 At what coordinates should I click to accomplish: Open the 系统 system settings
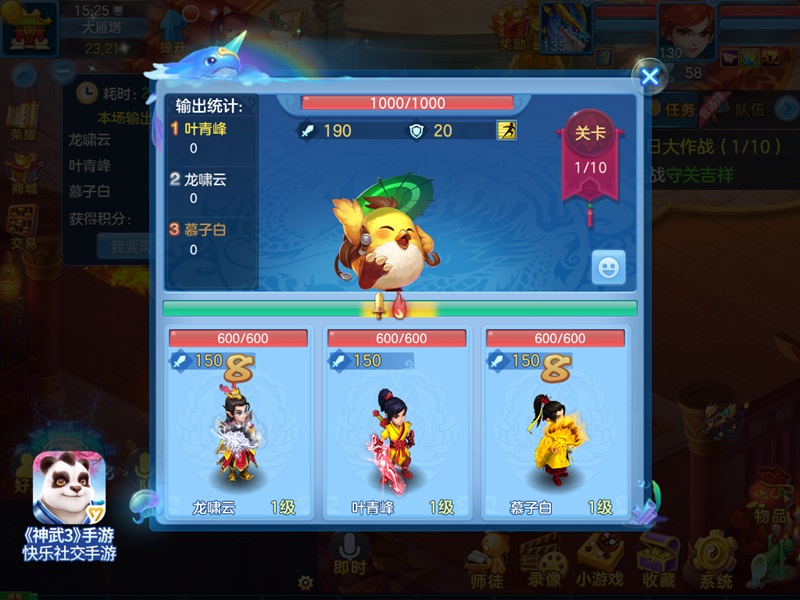[x=716, y=558]
